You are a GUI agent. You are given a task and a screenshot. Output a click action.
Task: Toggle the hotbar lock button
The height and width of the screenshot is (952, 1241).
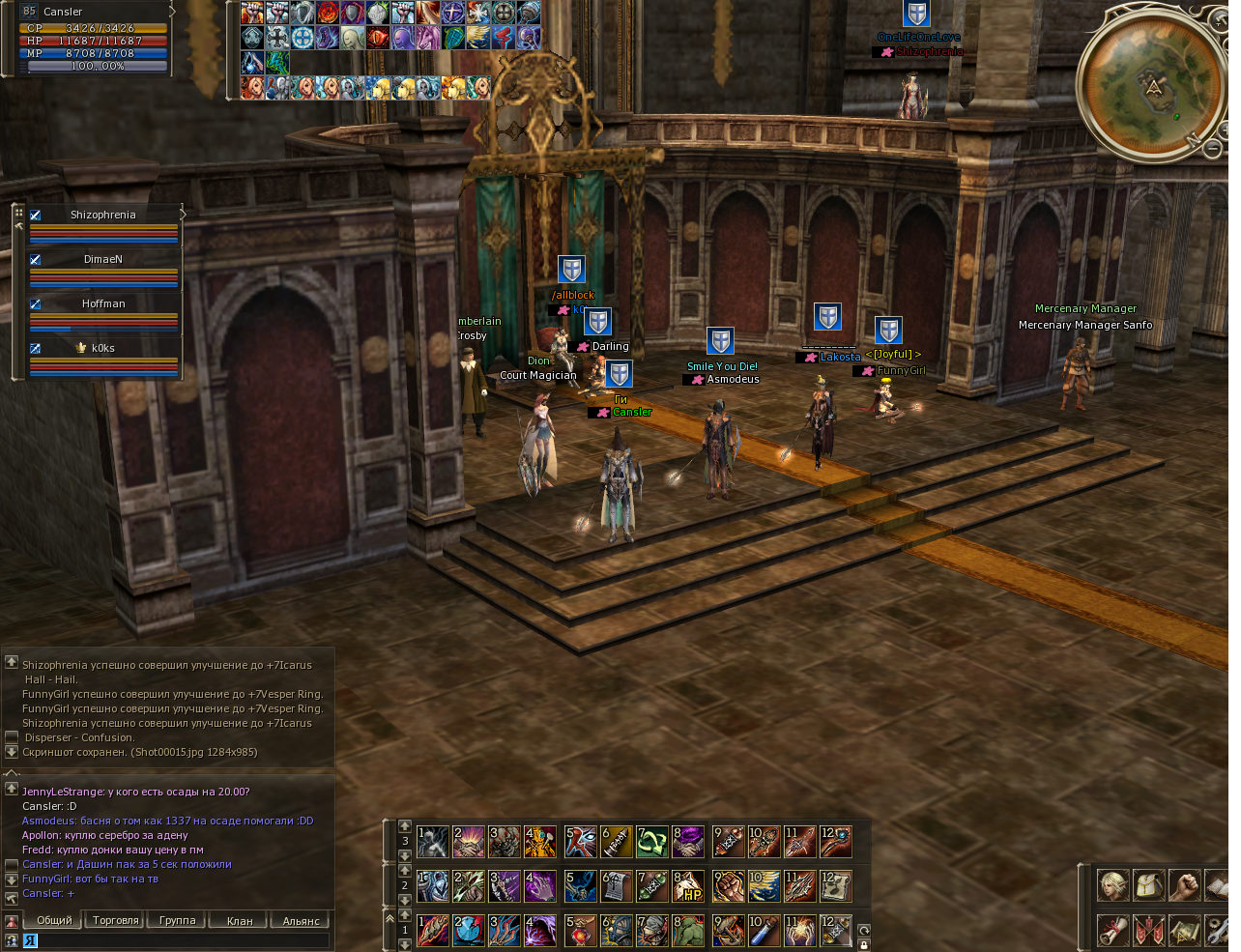(864, 944)
